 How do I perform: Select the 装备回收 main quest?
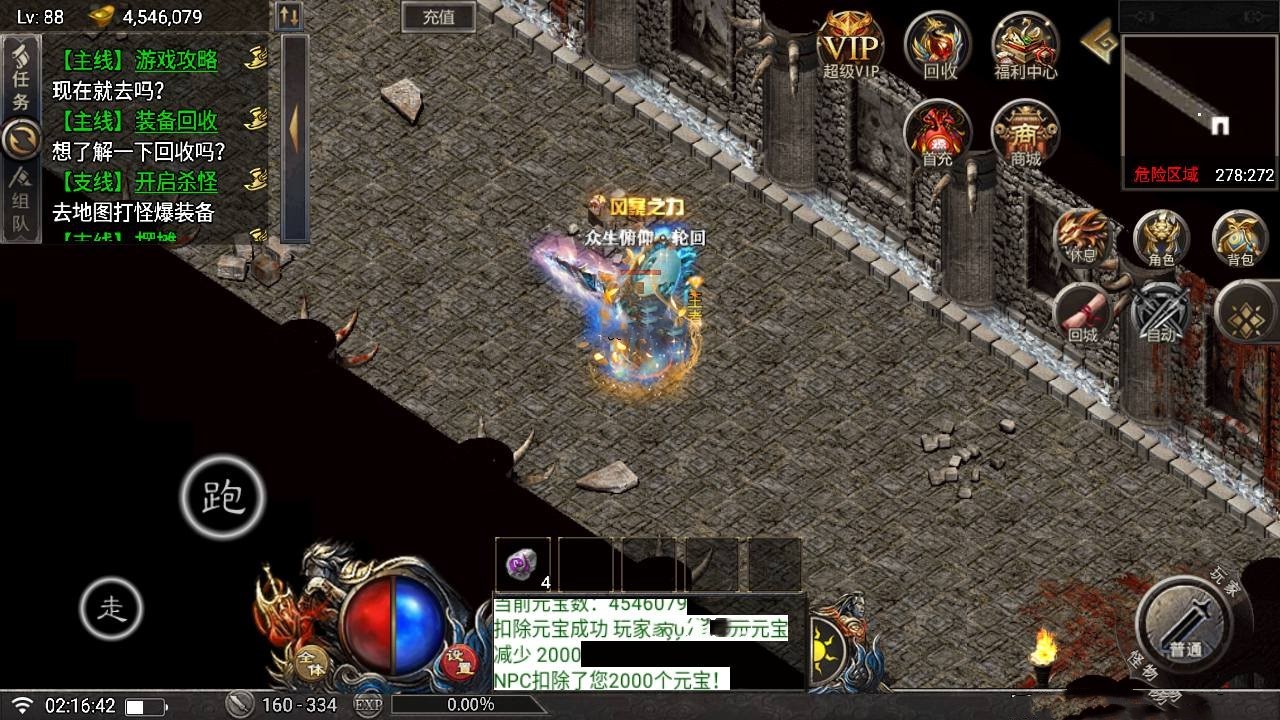pos(176,122)
